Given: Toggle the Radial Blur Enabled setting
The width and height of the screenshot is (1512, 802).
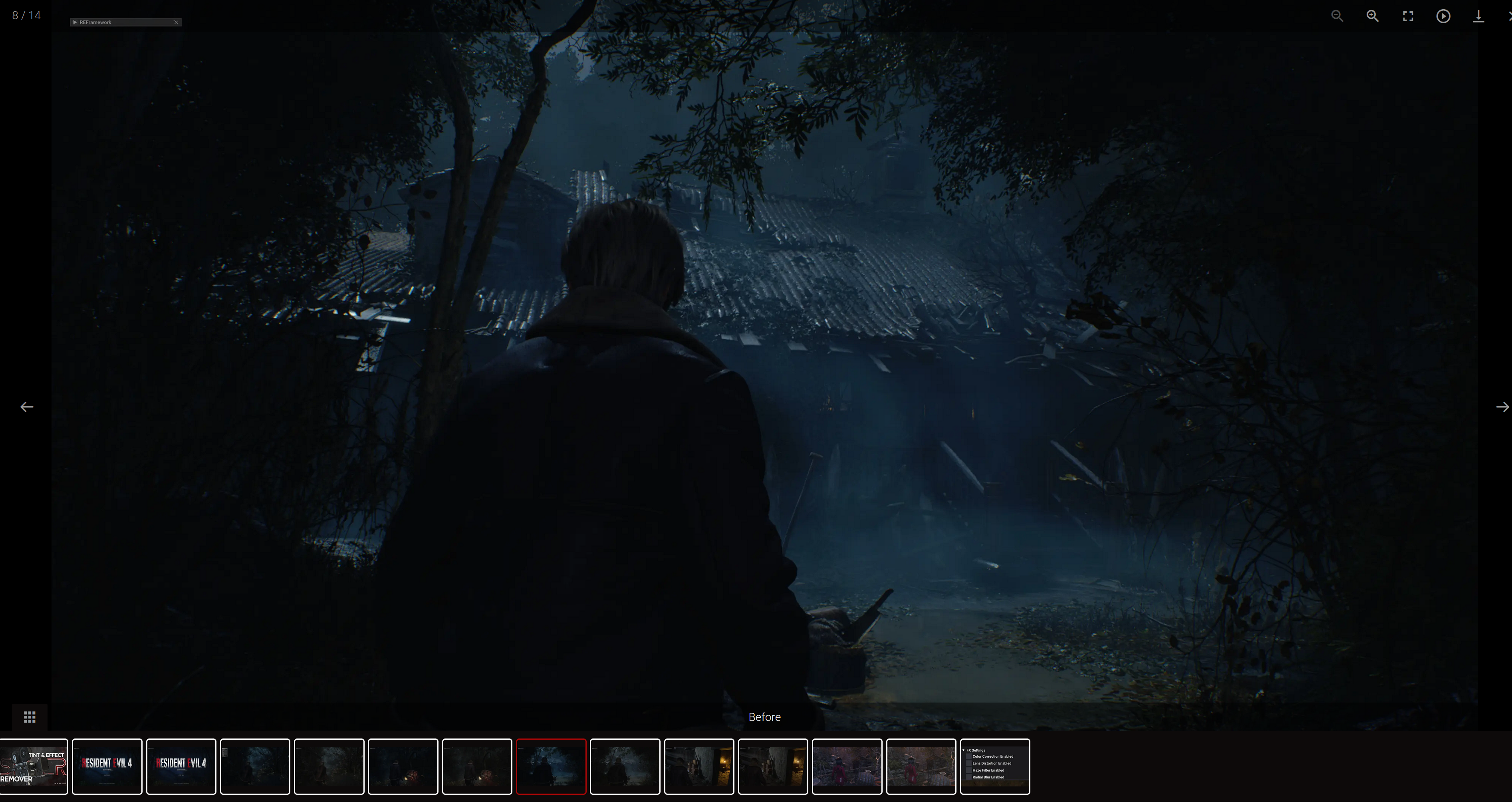Looking at the screenshot, I should click(x=969, y=777).
